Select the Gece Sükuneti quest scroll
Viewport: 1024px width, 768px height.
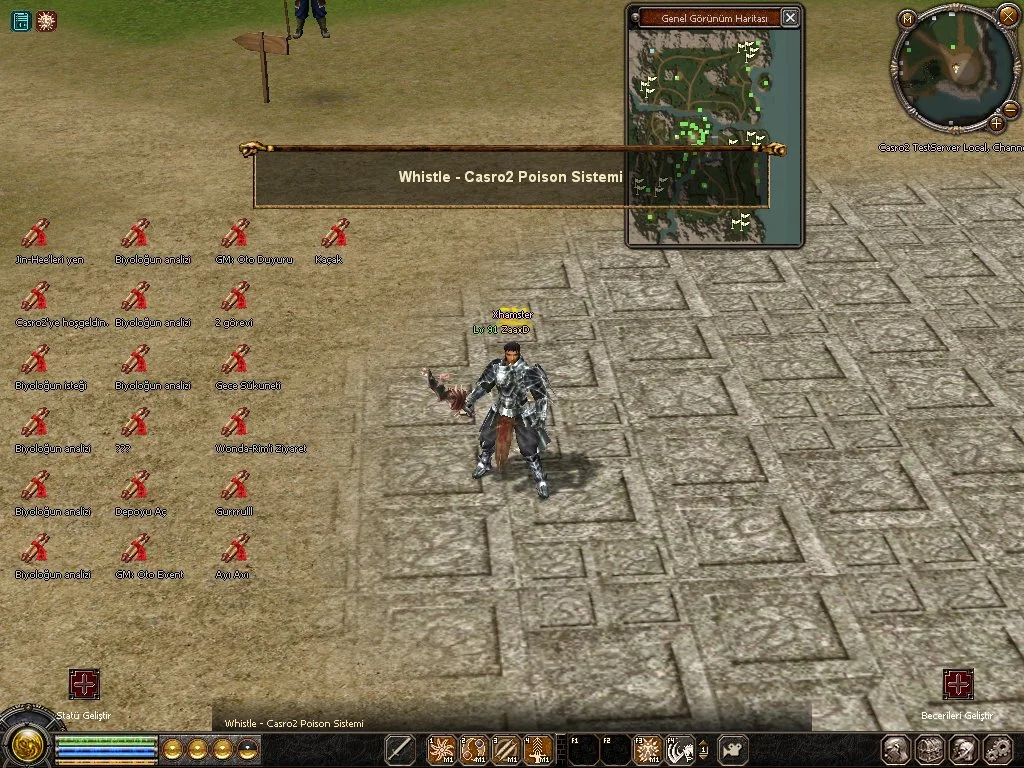[x=235, y=360]
